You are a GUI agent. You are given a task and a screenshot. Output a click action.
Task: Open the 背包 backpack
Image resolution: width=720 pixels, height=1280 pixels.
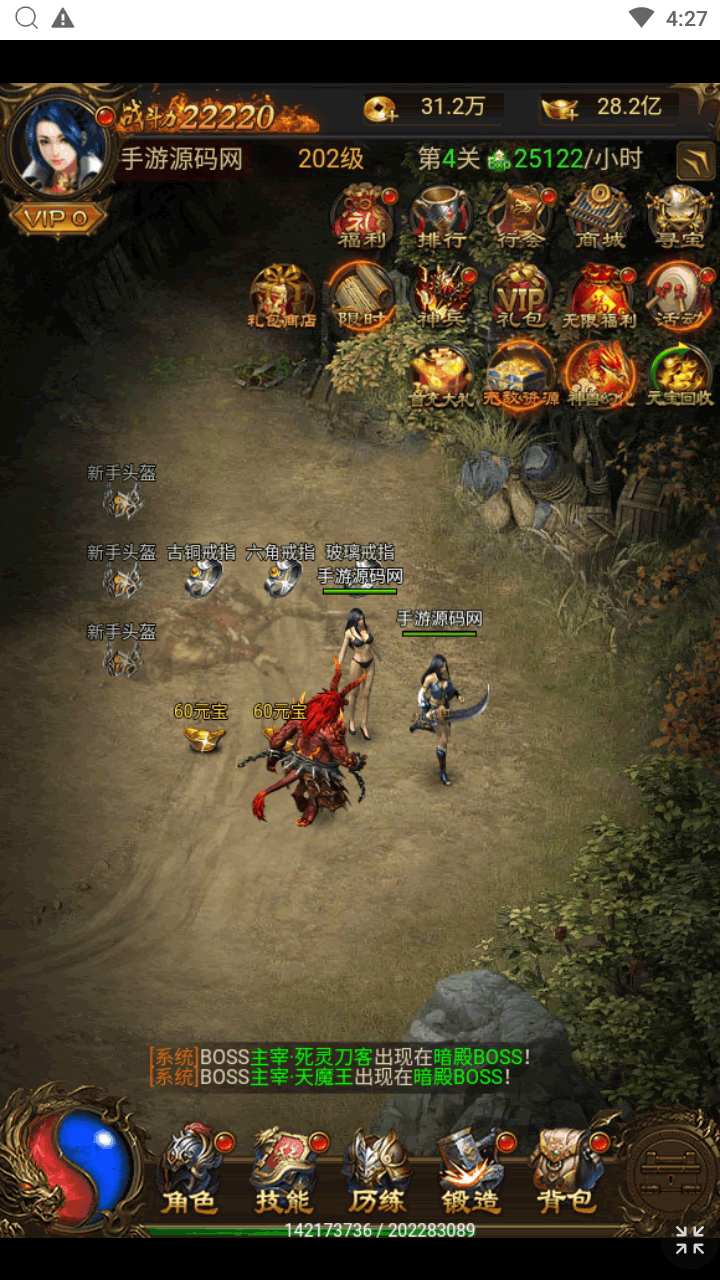(x=563, y=1168)
